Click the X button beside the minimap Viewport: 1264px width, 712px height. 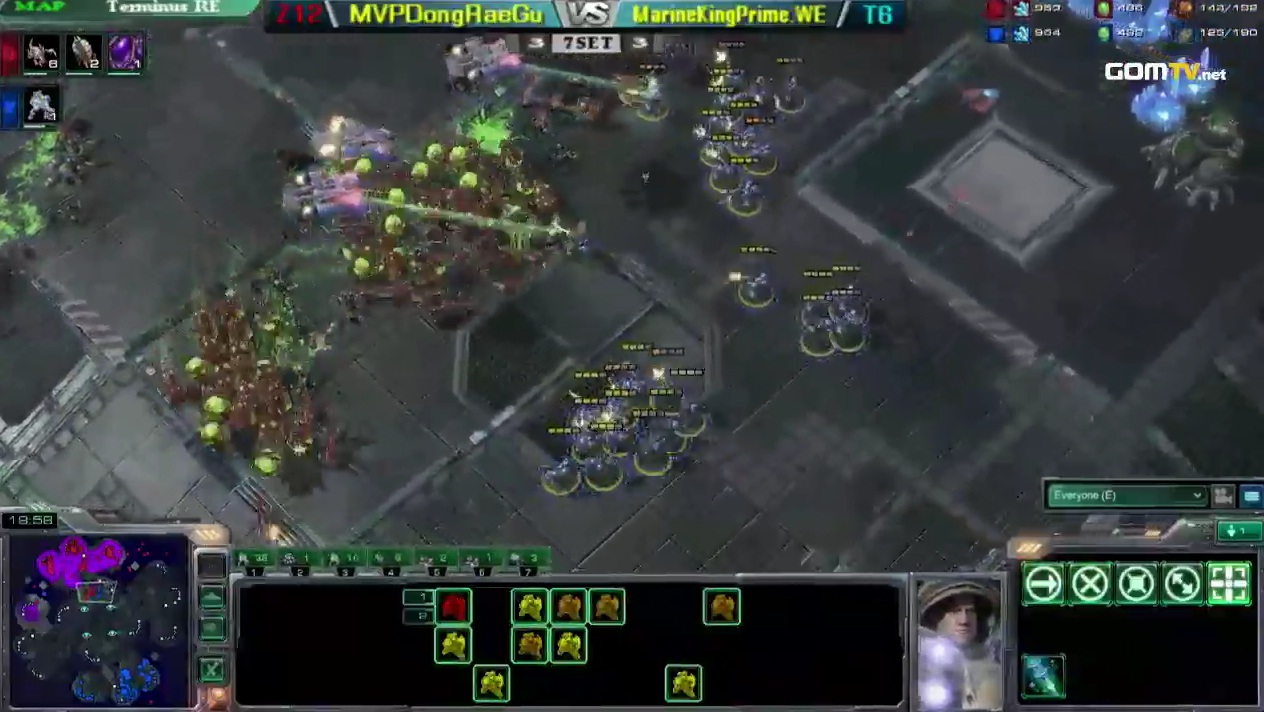212,669
